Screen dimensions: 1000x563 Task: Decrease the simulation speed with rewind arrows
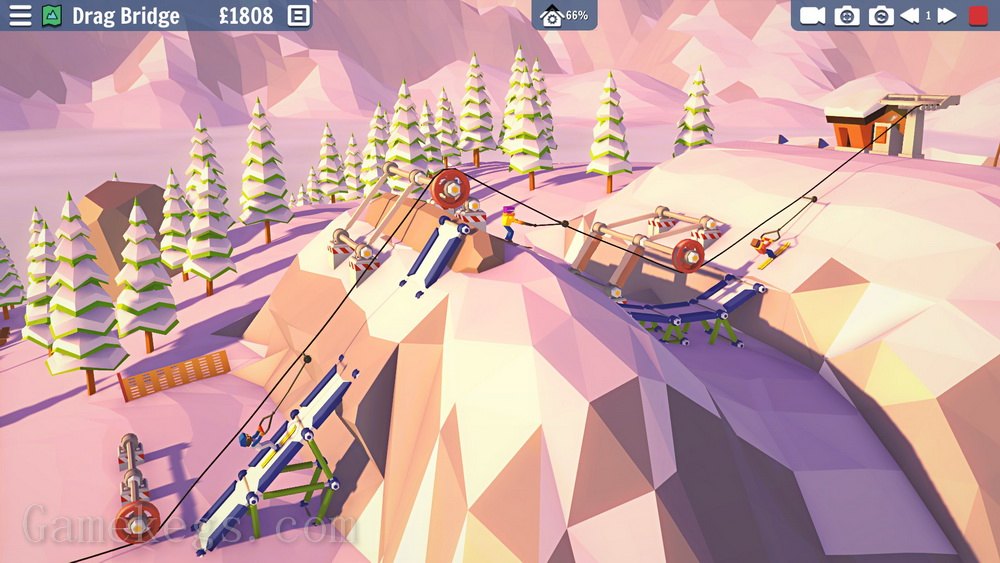910,16
